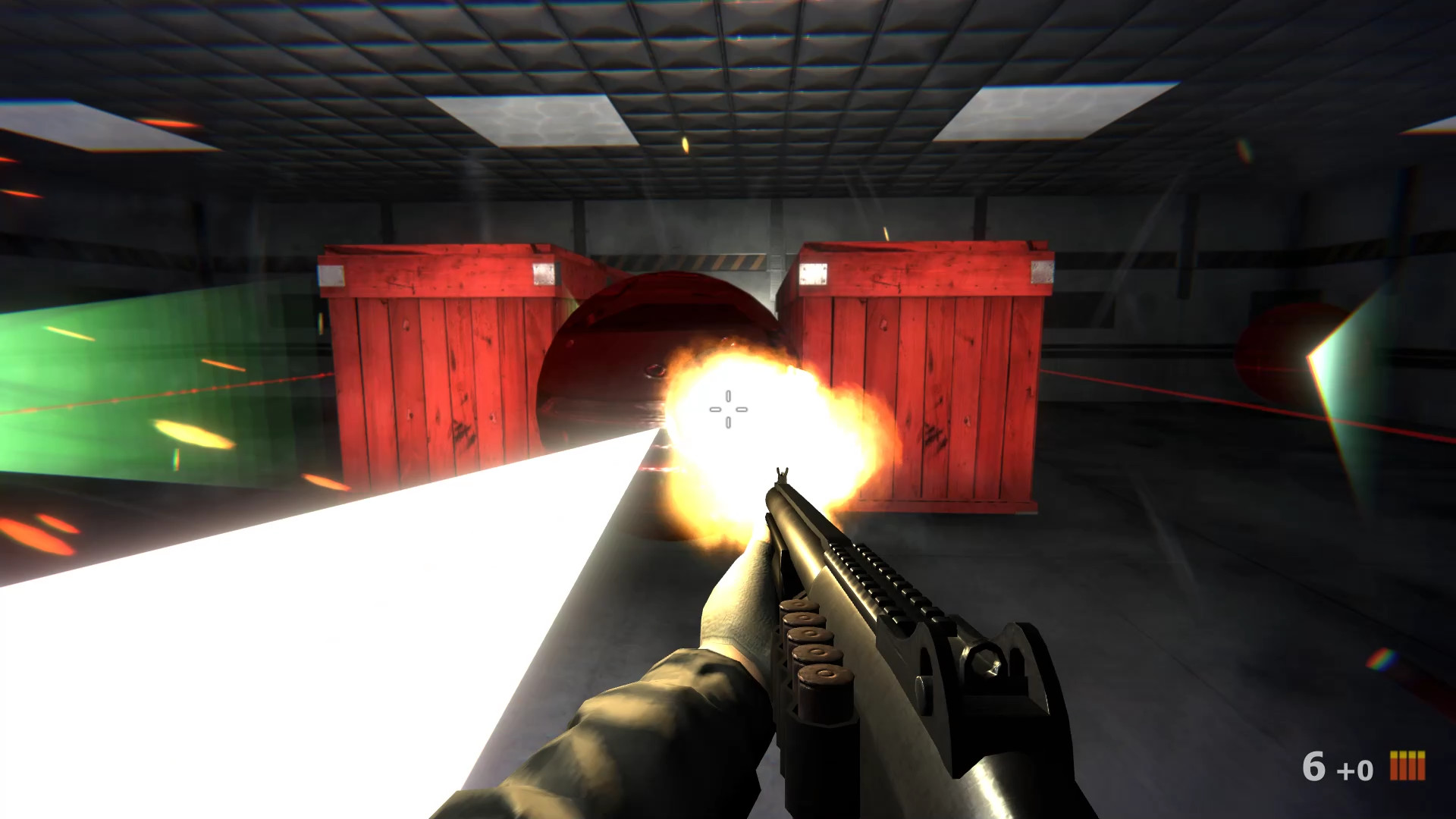Click the +0 reserve ammo text
The width and height of the screenshot is (1456, 819).
(1355, 770)
